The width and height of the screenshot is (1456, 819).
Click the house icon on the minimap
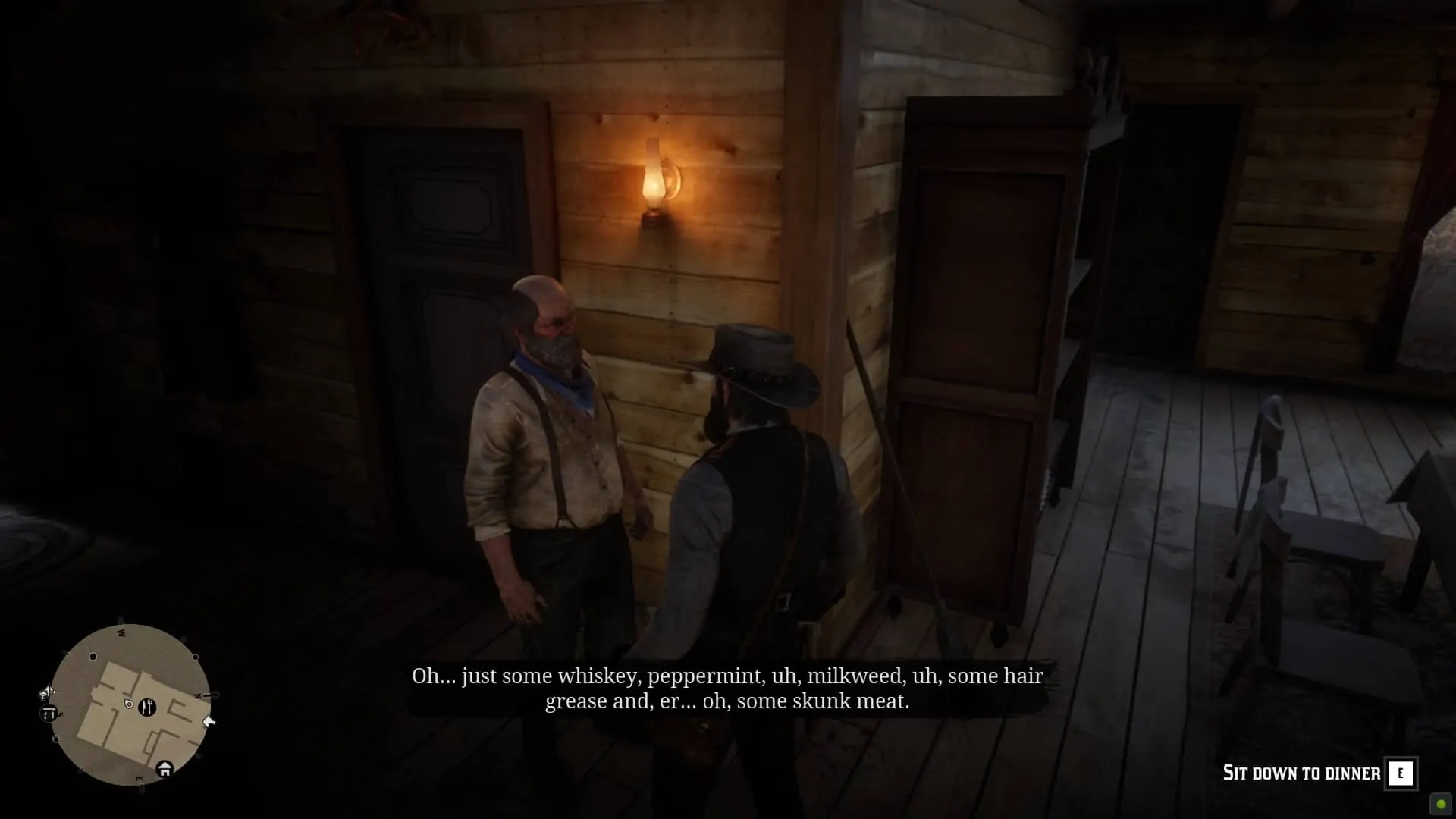pos(165,769)
